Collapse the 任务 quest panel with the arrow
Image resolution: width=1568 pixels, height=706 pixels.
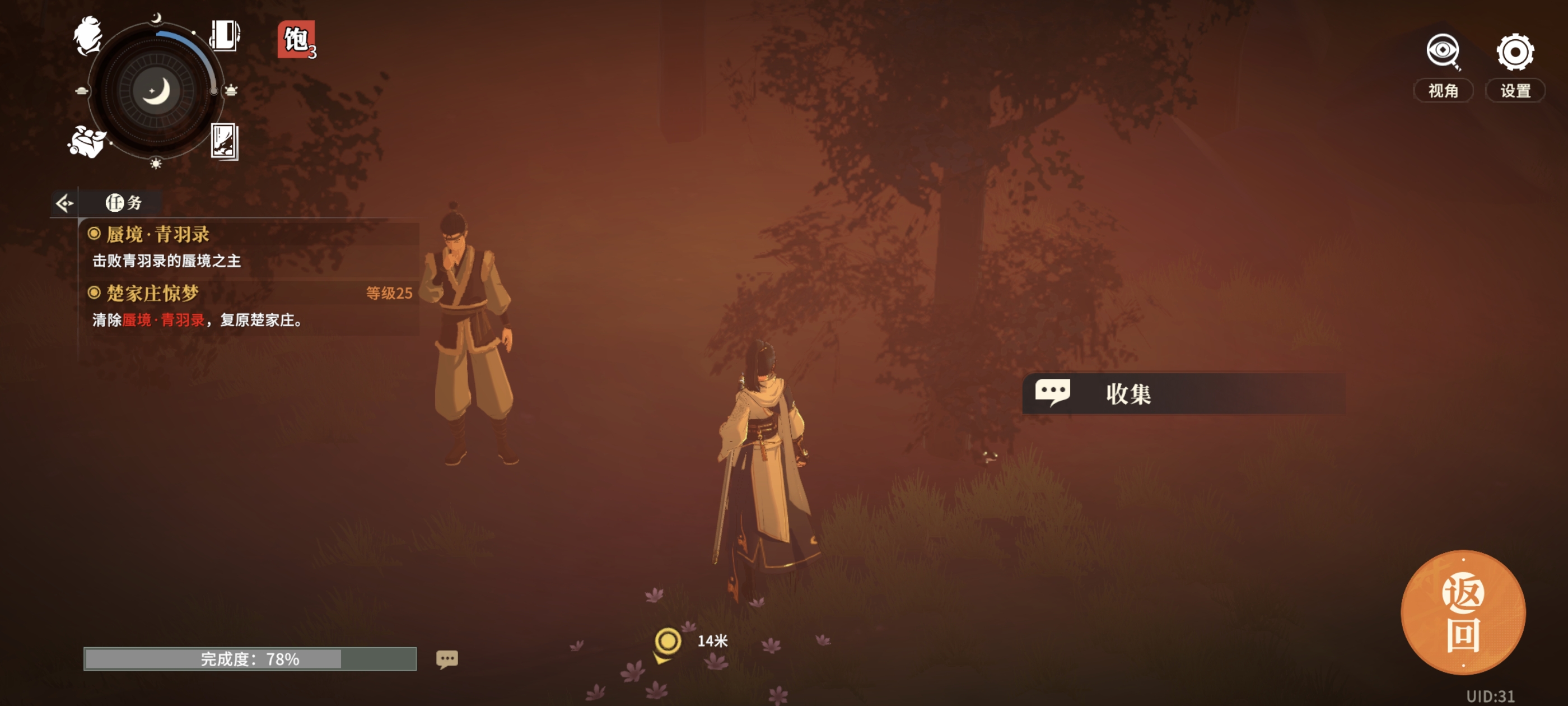(x=64, y=203)
